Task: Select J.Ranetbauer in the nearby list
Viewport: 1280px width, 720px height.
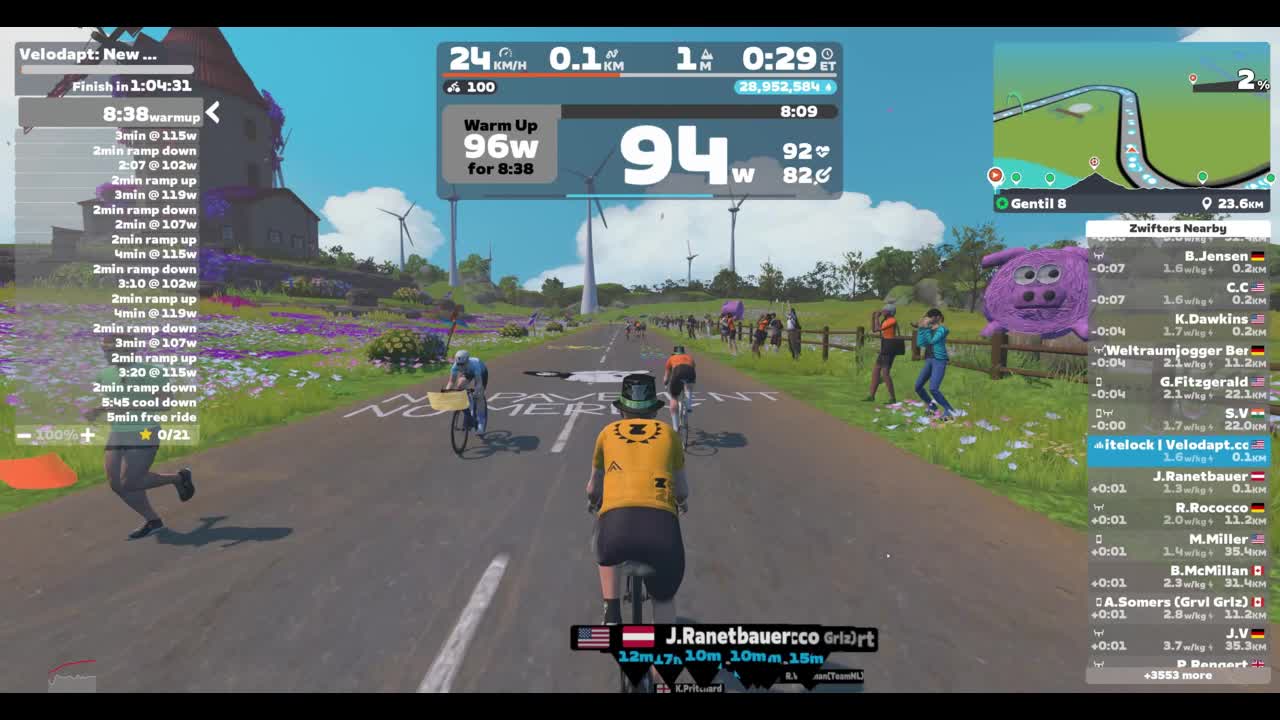Action: [x=1178, y=482]
